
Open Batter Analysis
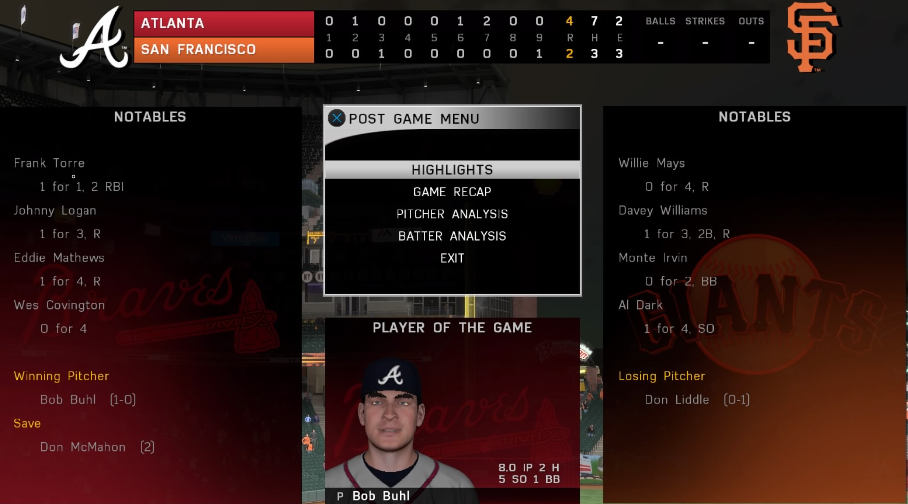(452, 236)
